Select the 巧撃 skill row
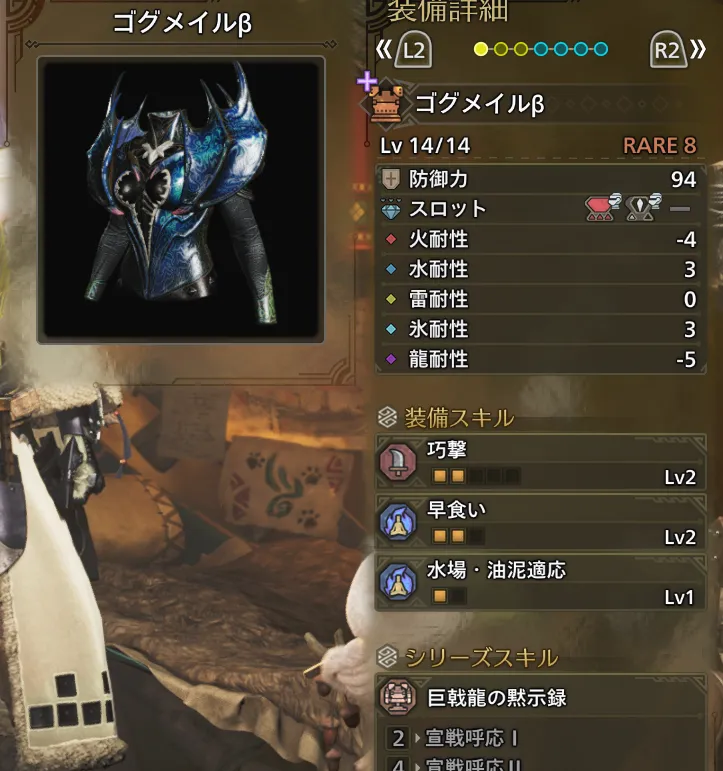The image size is (723, 771). (x=540, y=463)
